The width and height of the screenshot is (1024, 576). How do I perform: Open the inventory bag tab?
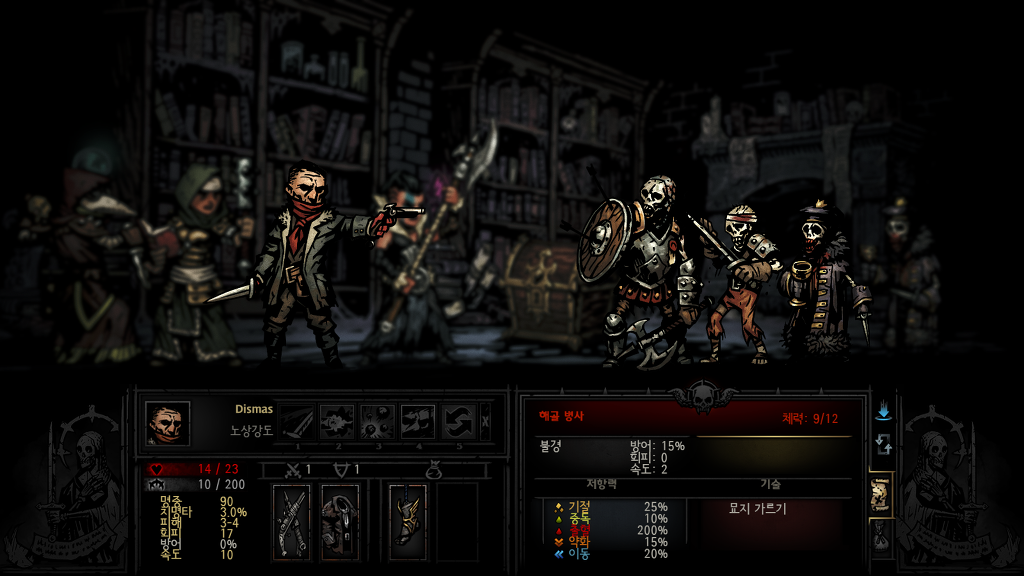[881, 537]
